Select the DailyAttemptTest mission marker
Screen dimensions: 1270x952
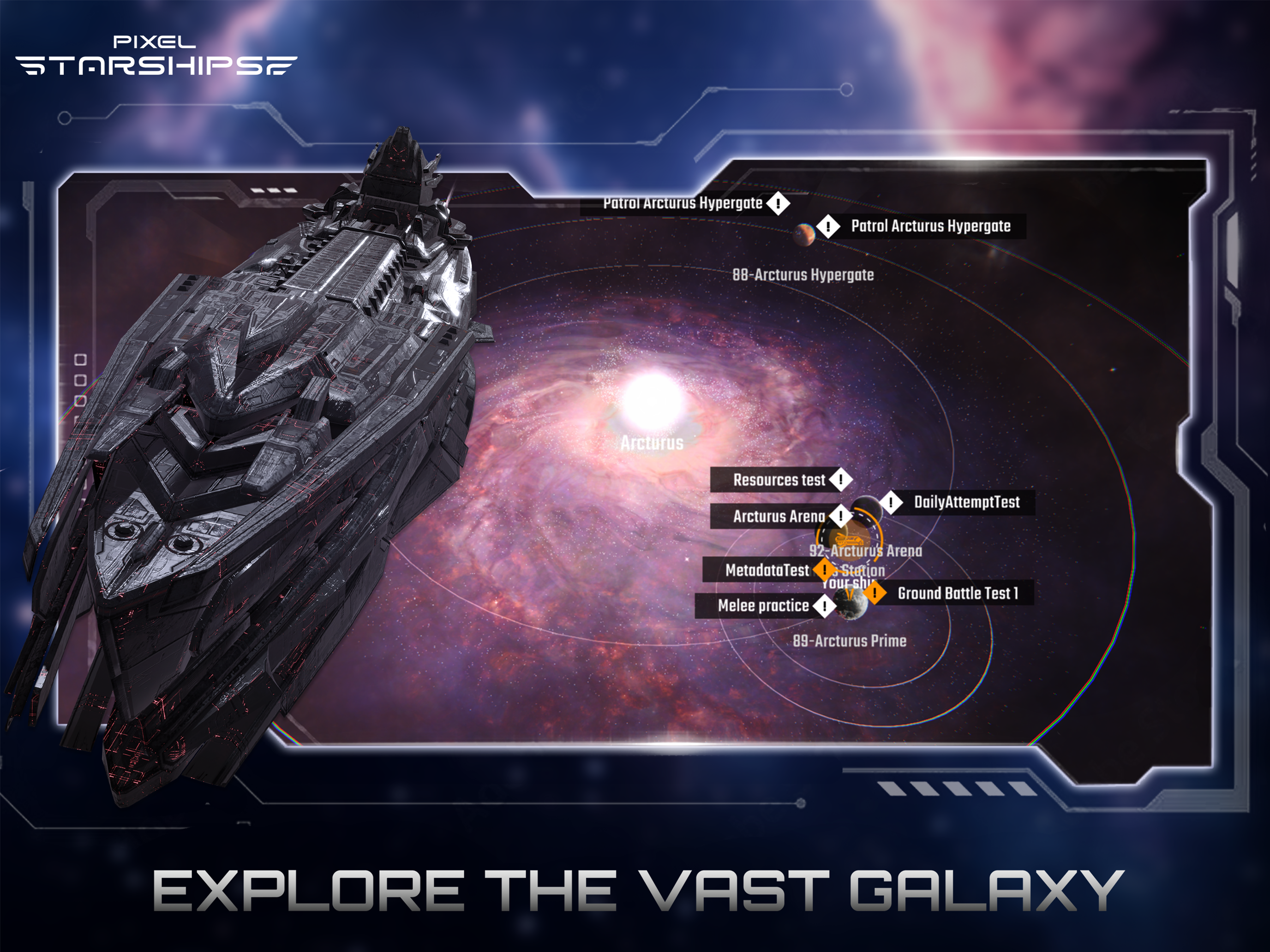pyautogui.click(x=891, y=503)
